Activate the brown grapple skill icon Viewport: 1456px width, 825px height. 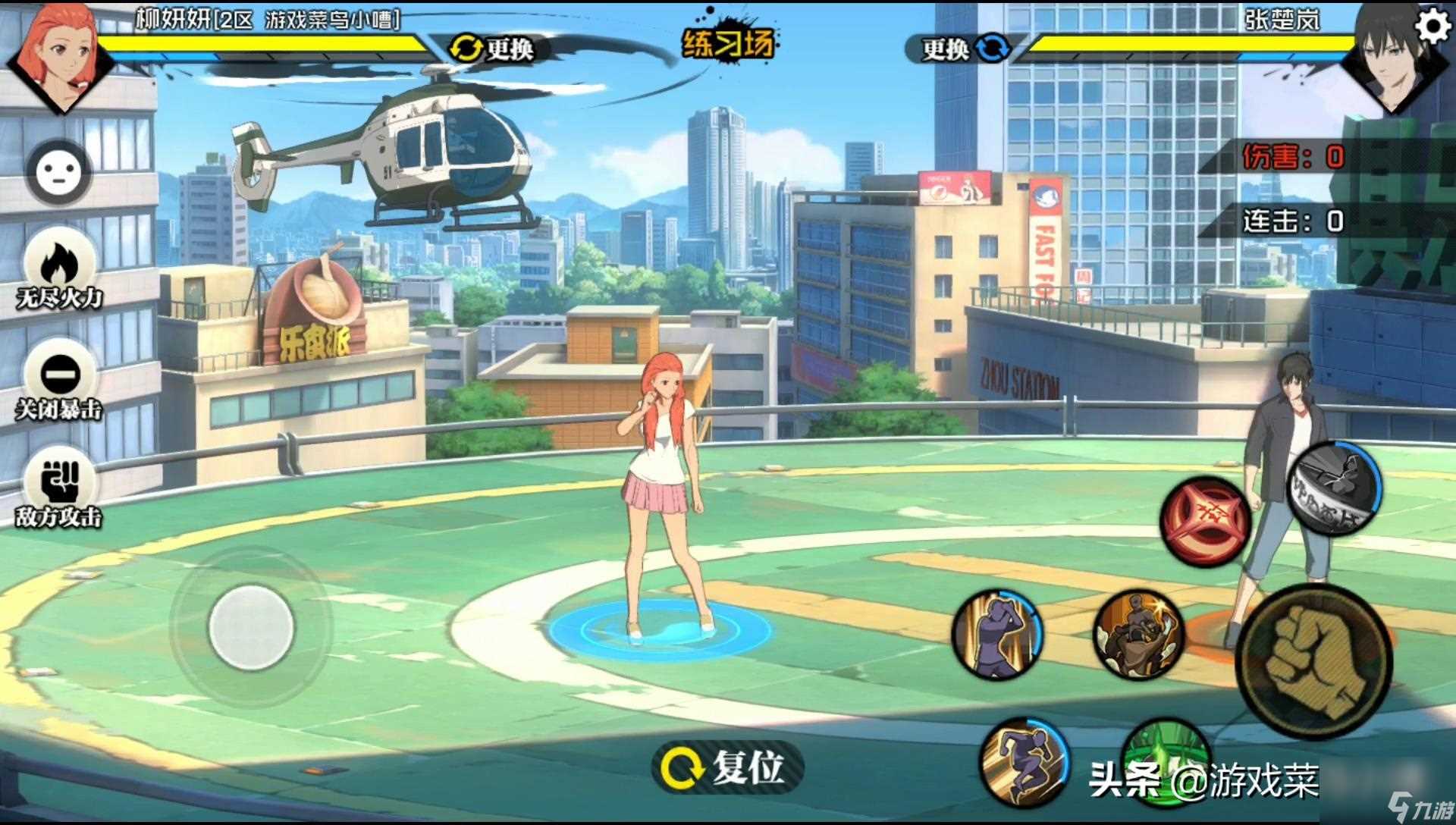1137,634
